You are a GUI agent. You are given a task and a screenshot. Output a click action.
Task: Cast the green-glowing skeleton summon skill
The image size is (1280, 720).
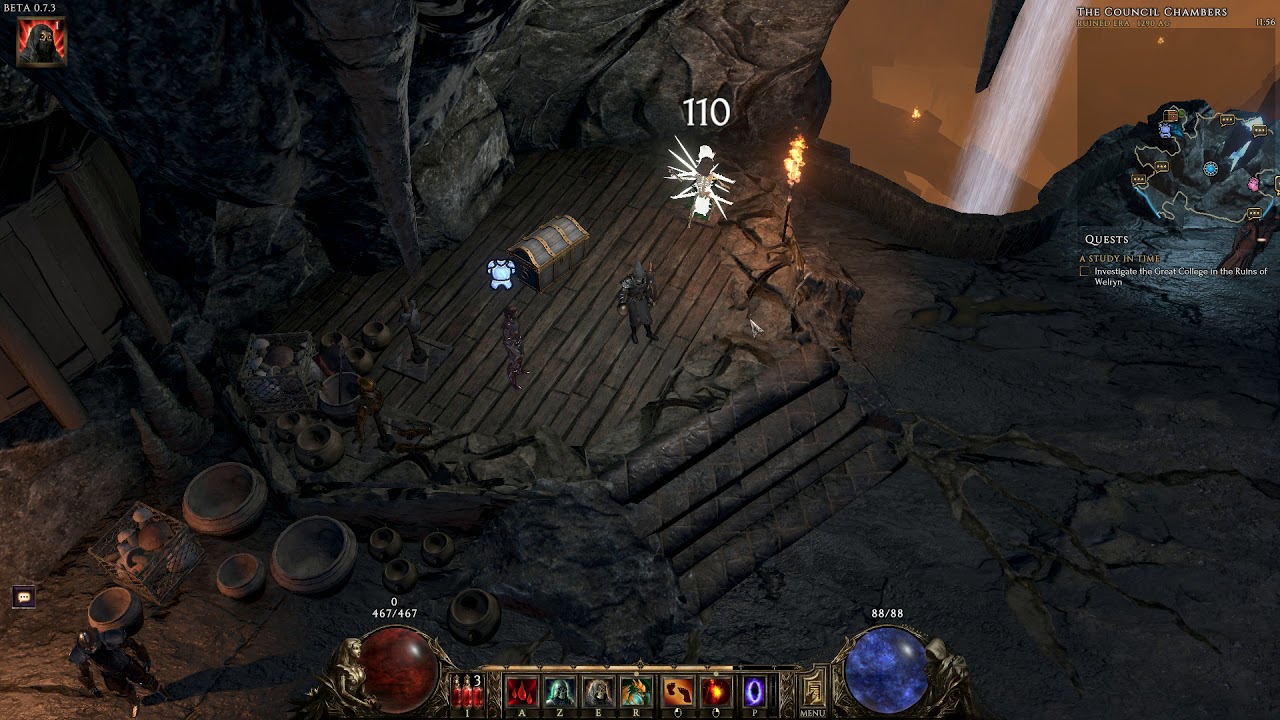[560, 691]
